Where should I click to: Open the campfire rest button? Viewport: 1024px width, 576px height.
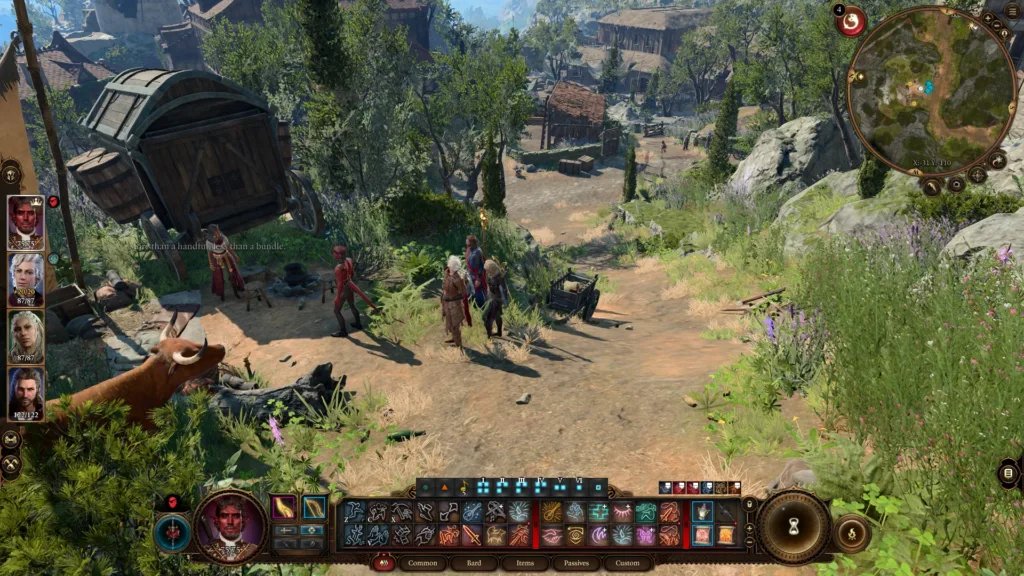[x=852, y=533]
